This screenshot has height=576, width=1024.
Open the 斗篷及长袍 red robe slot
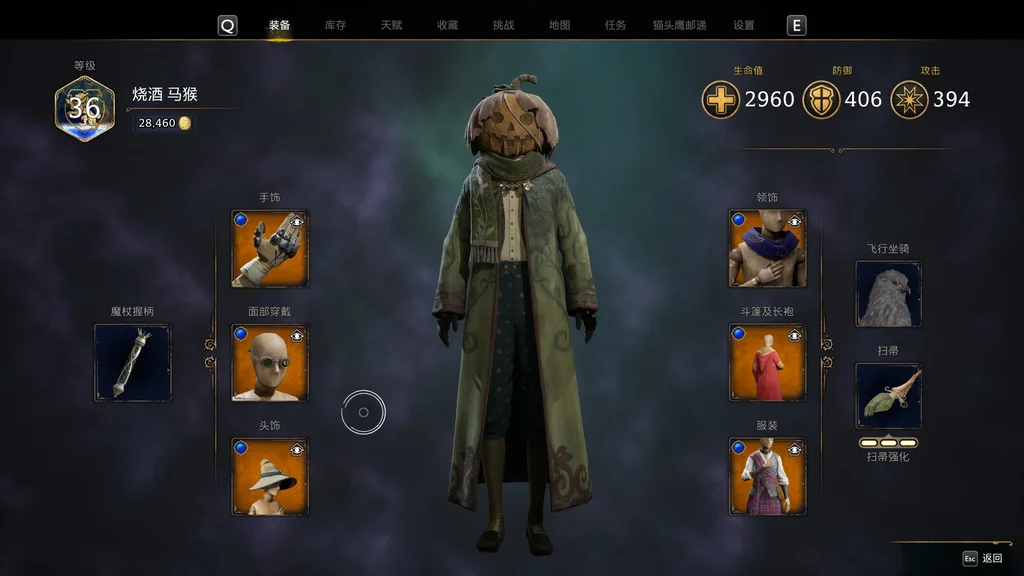coord(767,362)
